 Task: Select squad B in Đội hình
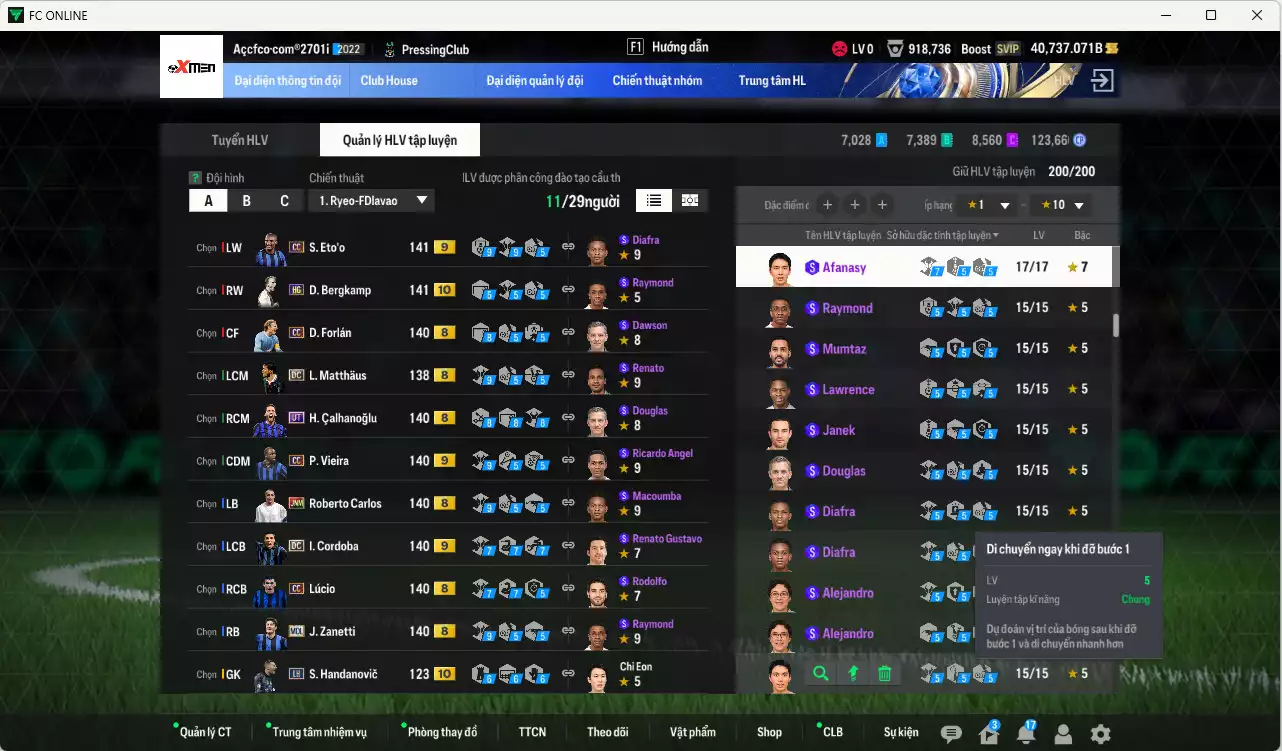pos(246,201)
